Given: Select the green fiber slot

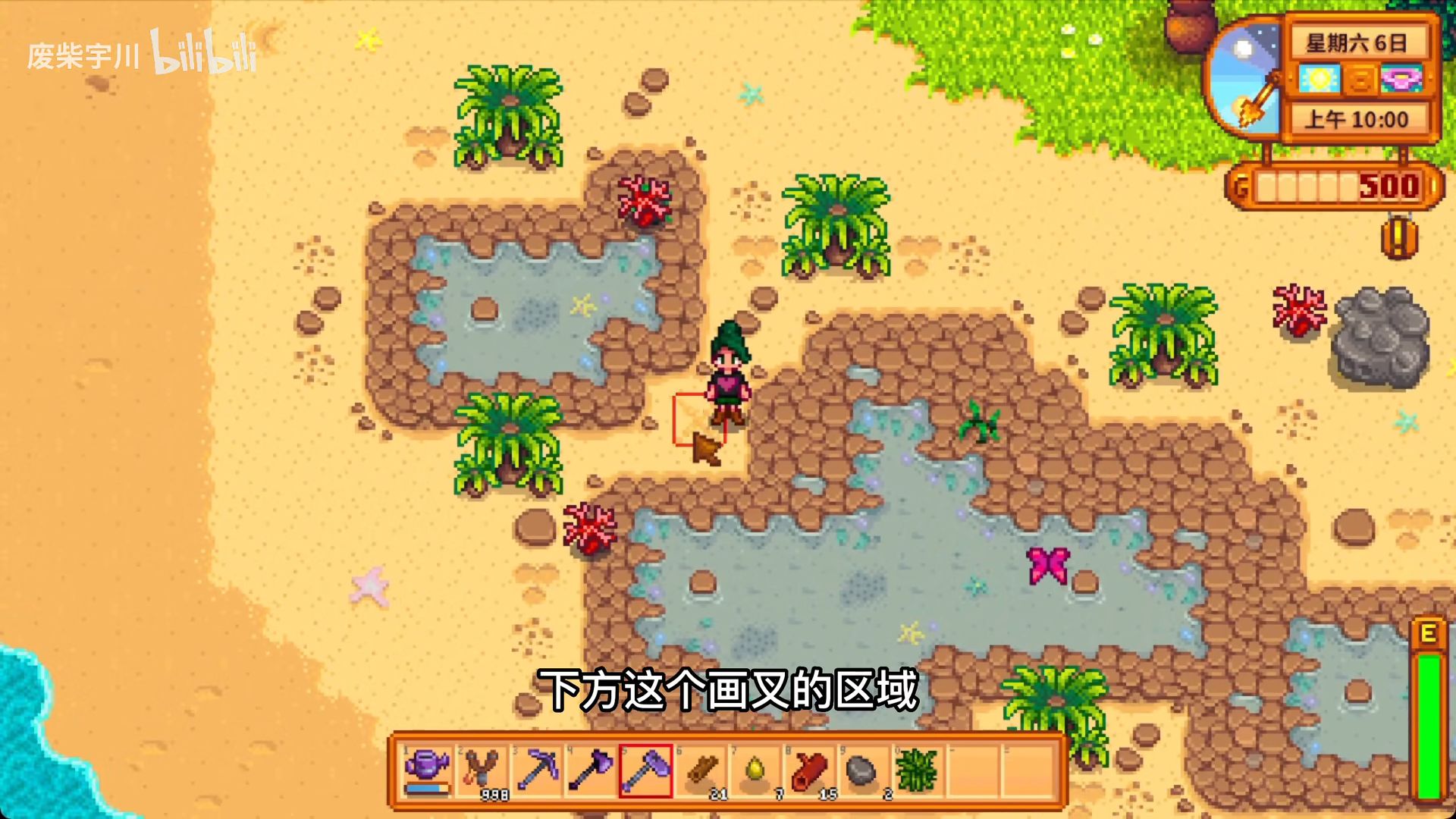Looking at the screenshot, I should (917, 770).
